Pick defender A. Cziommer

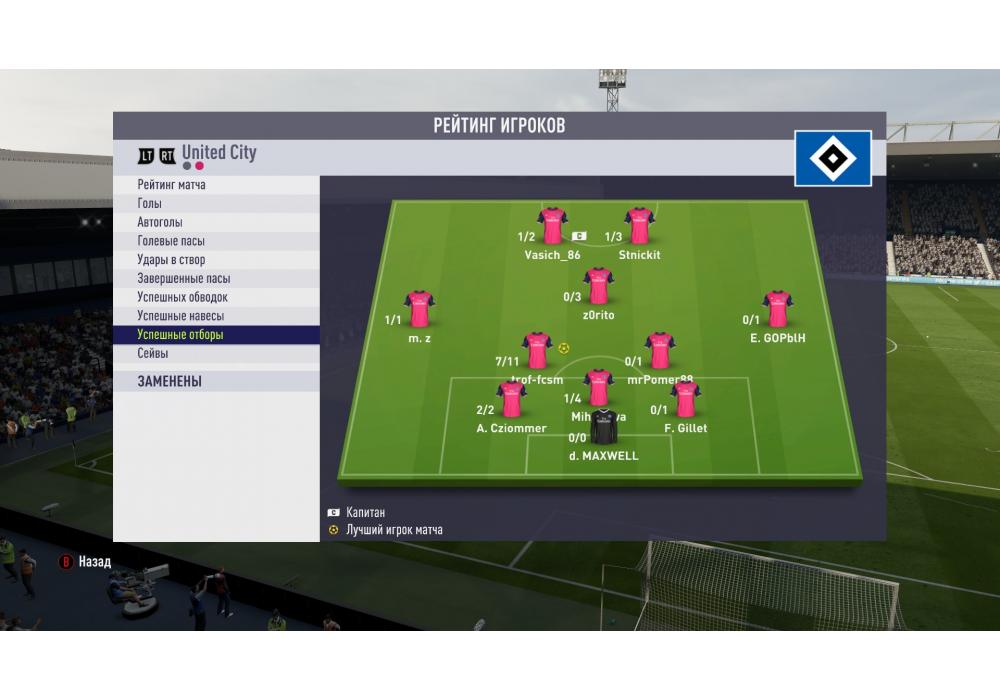click(511, 400)
